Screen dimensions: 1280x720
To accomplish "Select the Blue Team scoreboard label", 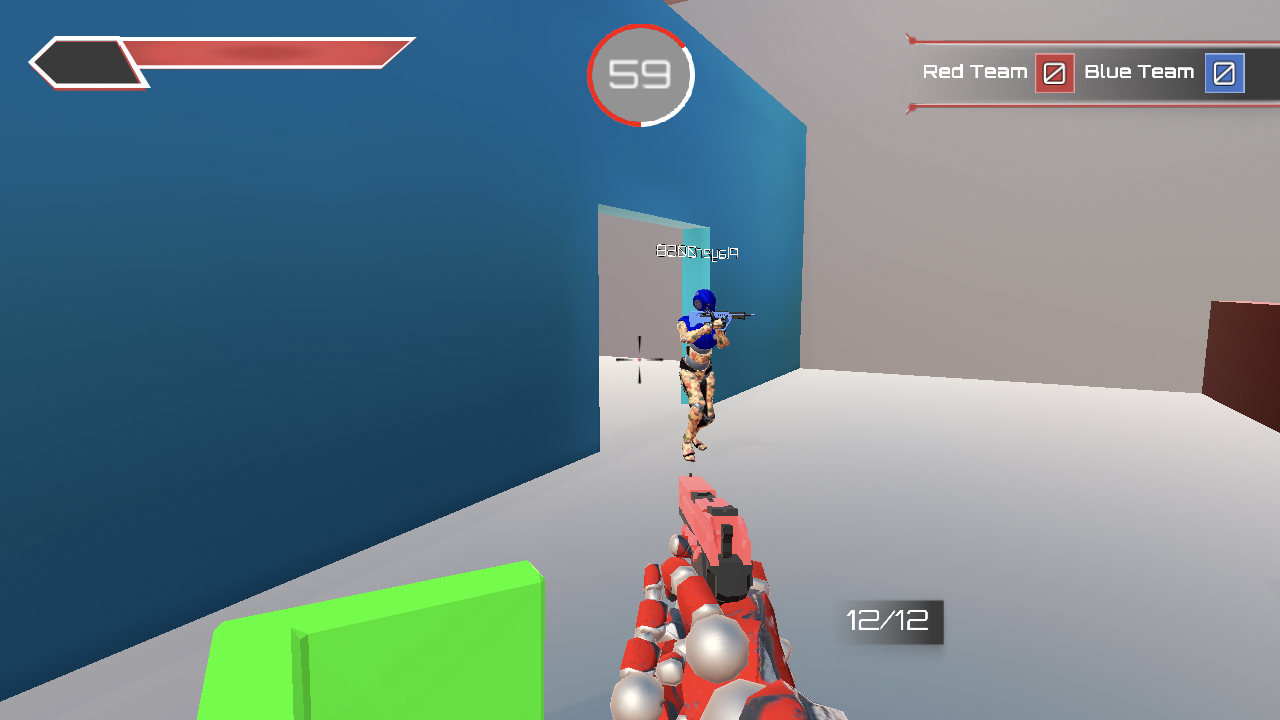I will 1140,72.
